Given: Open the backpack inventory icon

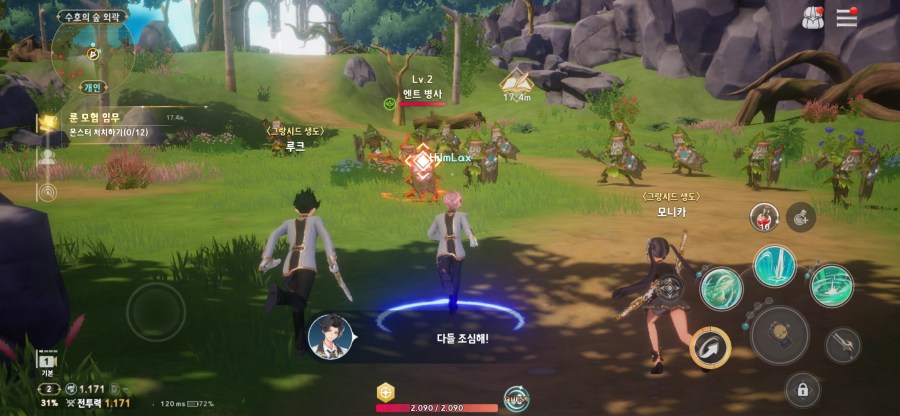Looking at the screenshot, I should 813,17.
